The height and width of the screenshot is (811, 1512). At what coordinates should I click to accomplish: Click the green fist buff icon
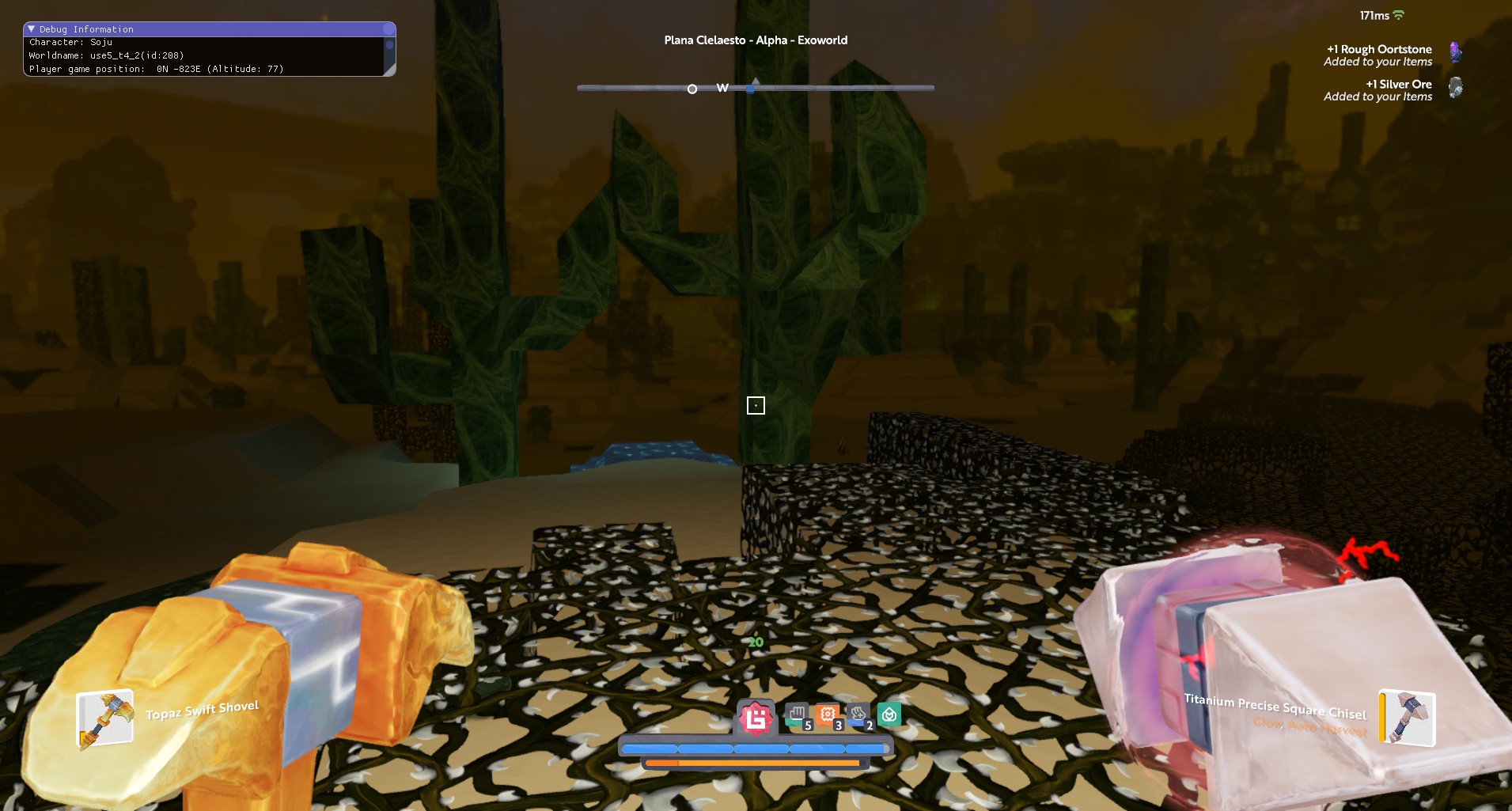pos(798,715)
